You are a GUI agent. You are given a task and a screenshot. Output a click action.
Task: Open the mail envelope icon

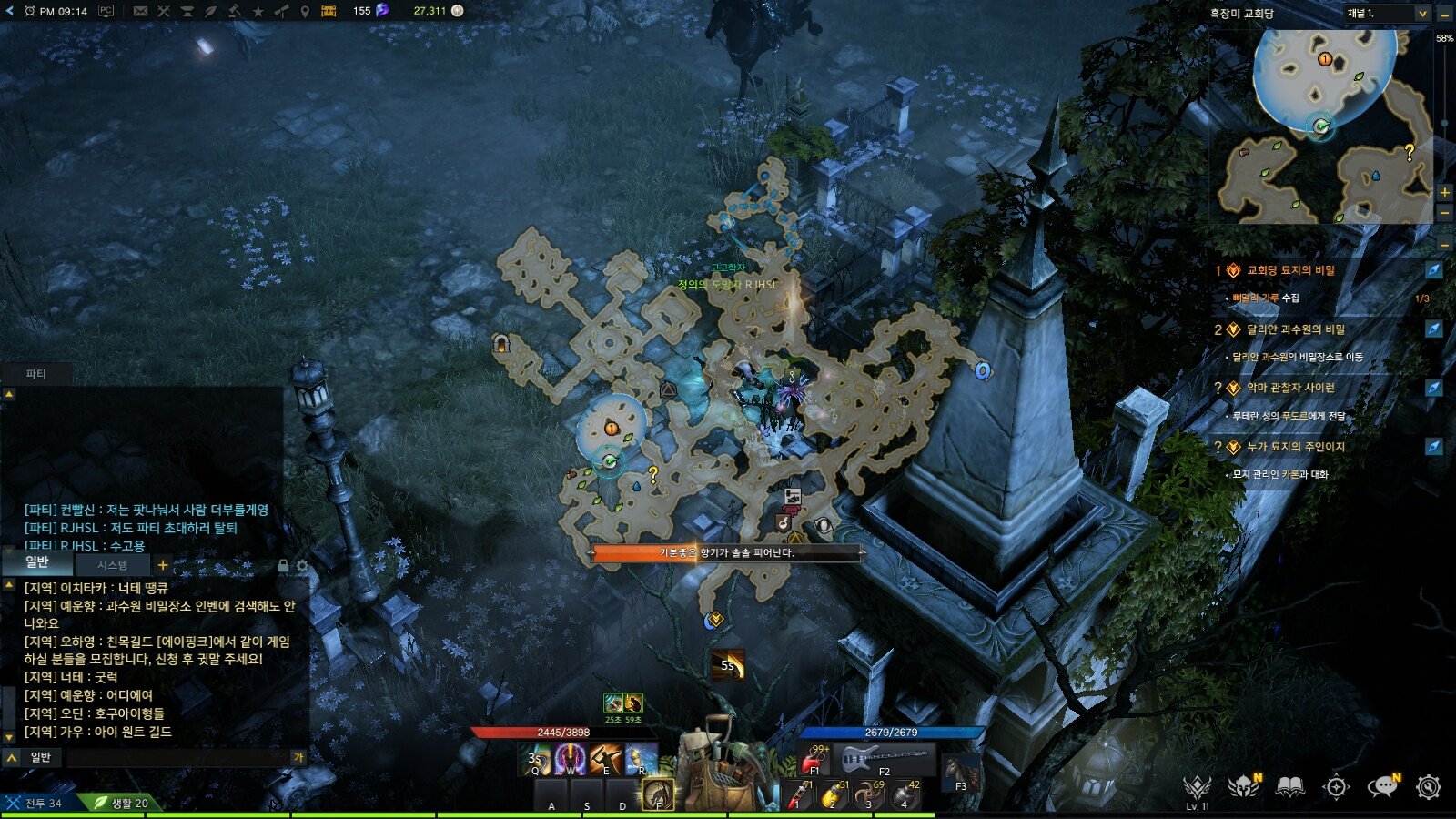point(140,11)
